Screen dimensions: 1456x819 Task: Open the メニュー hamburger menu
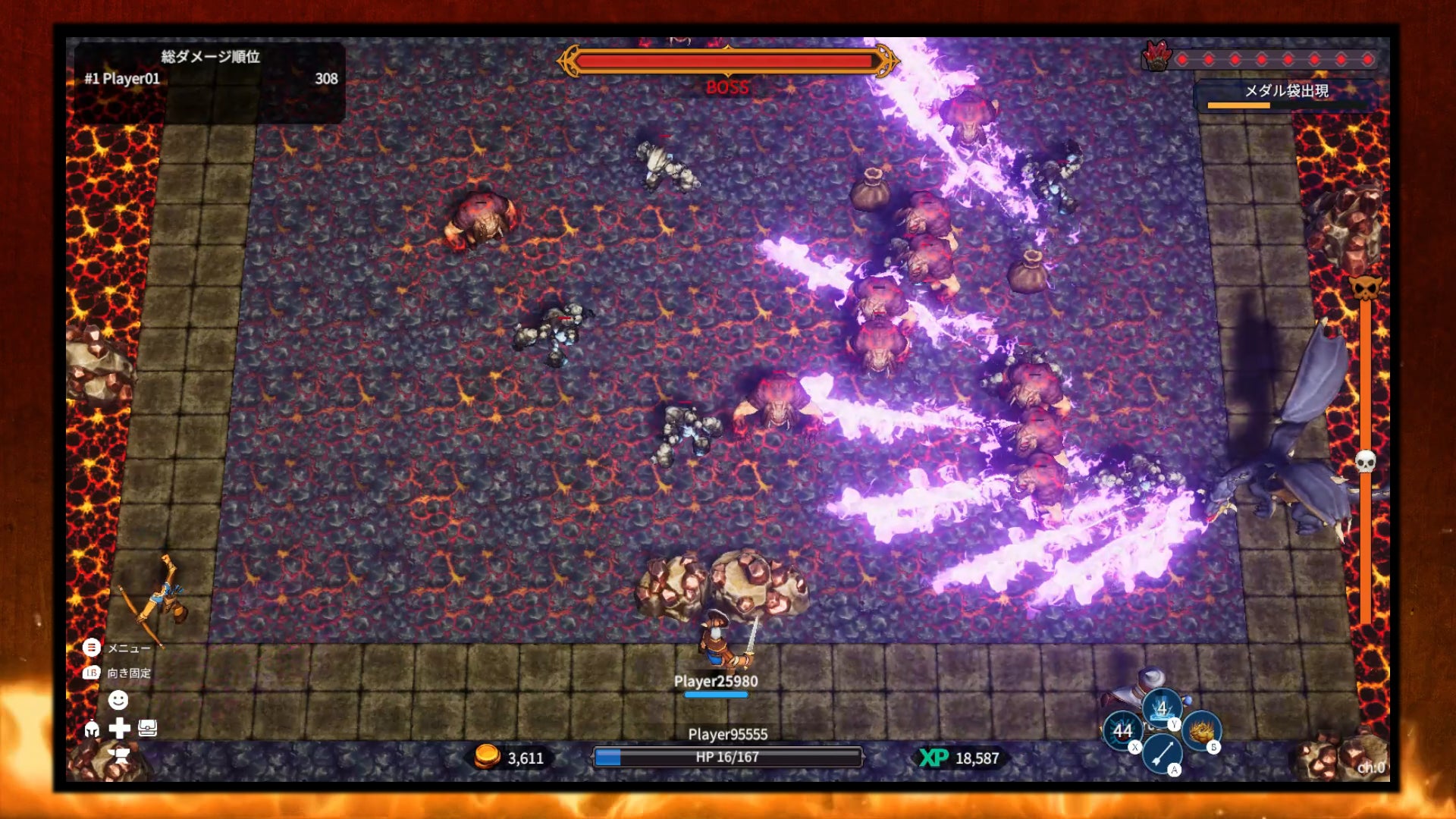pyautogui.click(x=92, y=648)
